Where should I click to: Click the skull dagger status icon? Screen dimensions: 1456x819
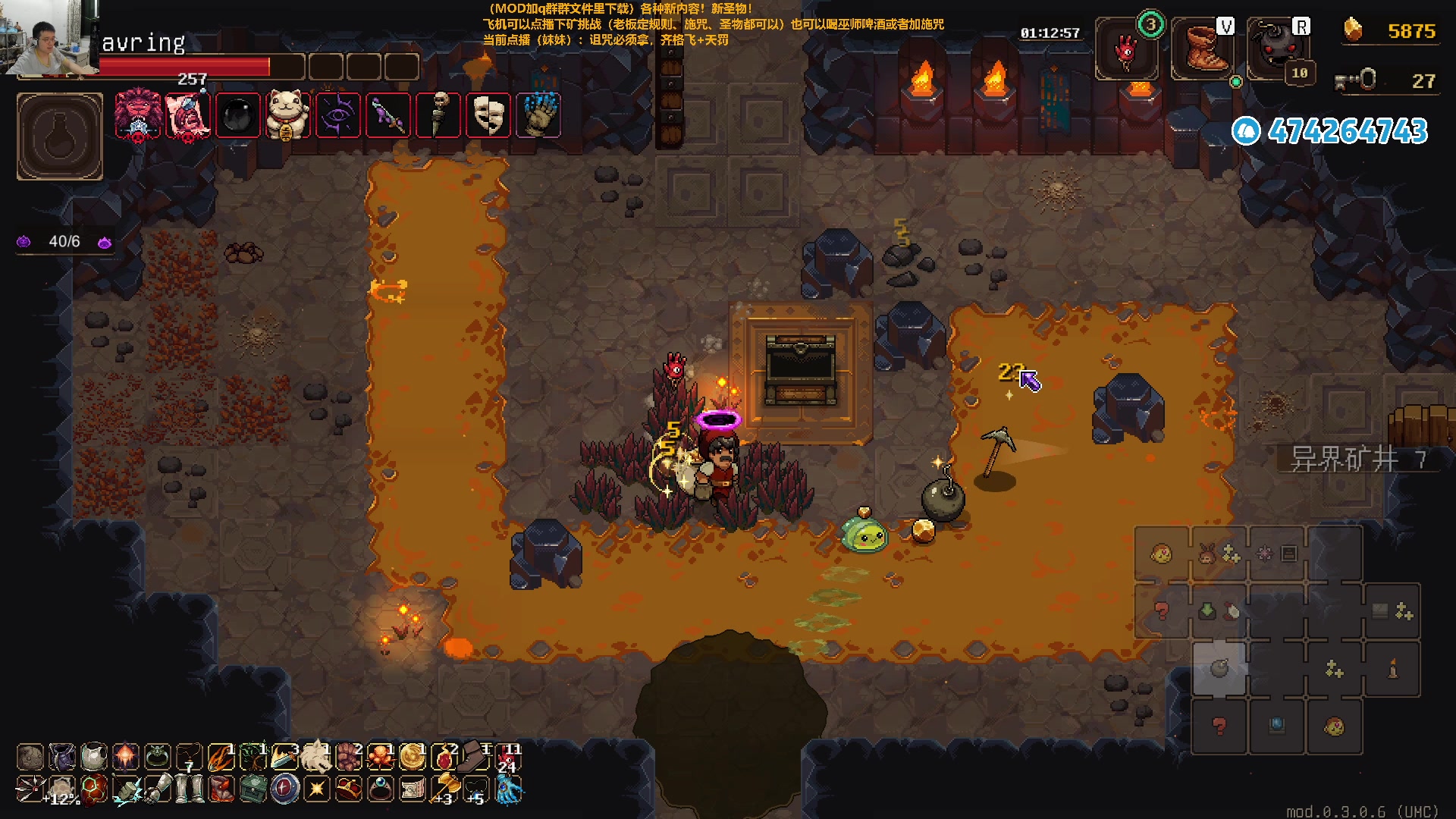pos(438,115)
